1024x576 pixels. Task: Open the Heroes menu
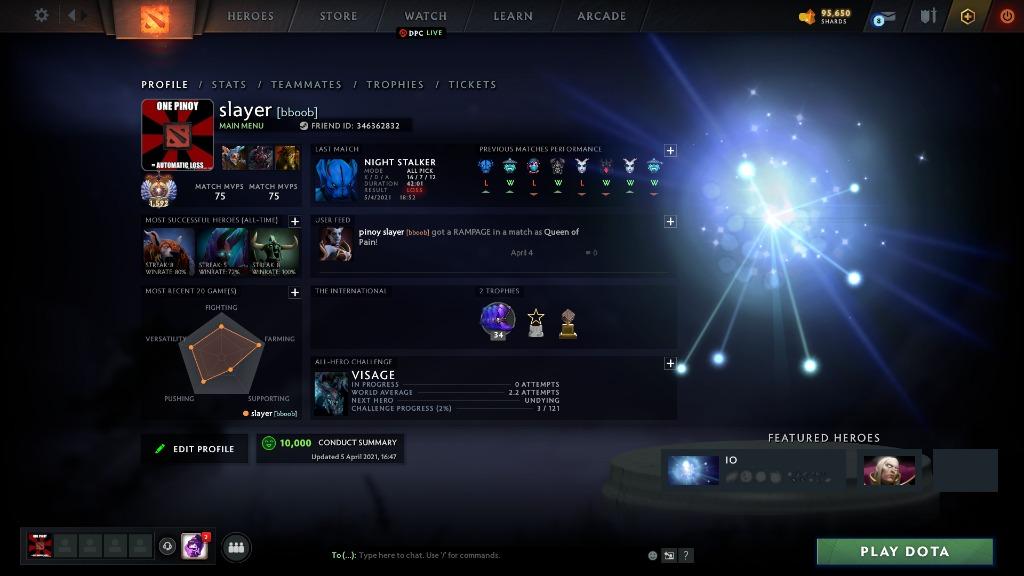point(250,16)
